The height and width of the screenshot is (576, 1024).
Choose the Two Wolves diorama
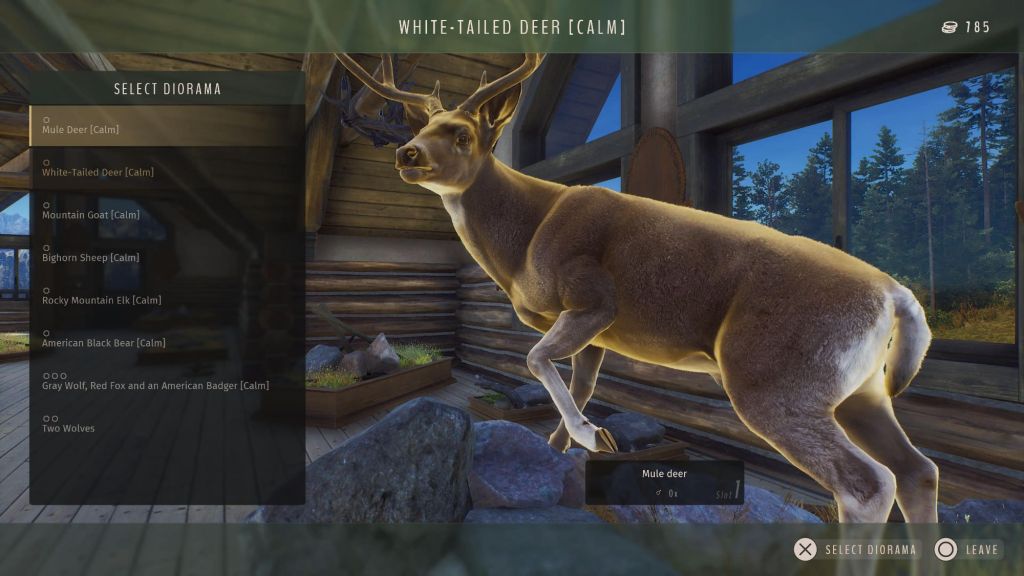tap(166, 425)
